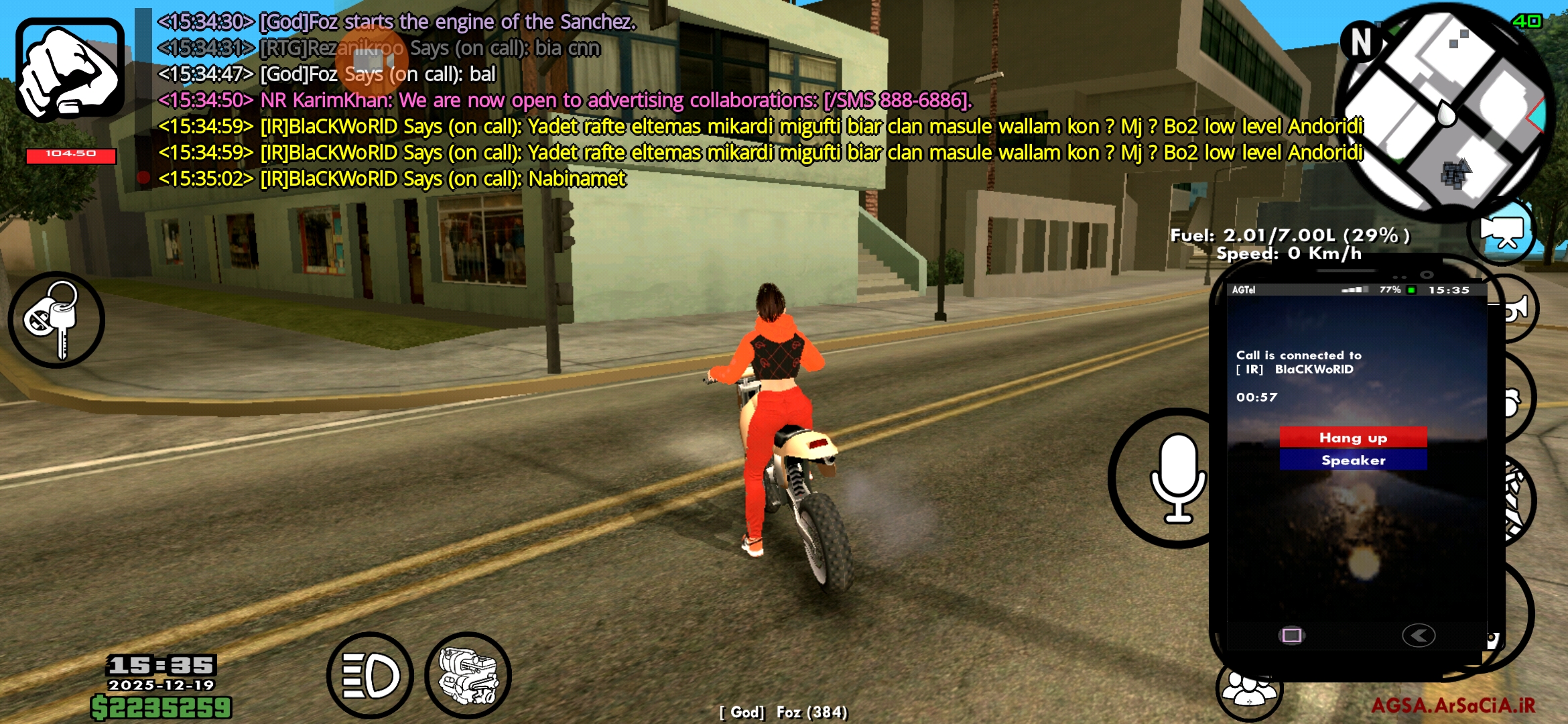The height and width of the screenshot is (724, 1568).
Task: Tap the camera view change icon
Action: click(x=1503, y=231)
